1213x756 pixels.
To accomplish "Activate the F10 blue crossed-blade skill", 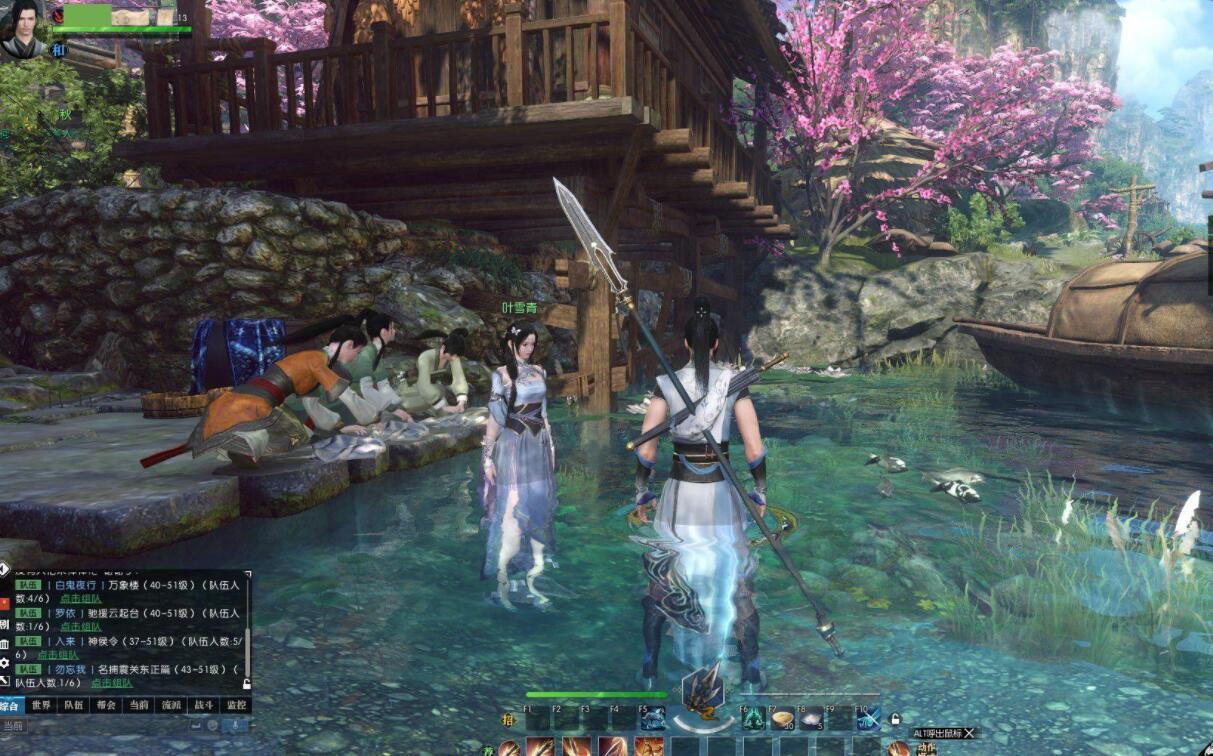I will click(868, 718).
